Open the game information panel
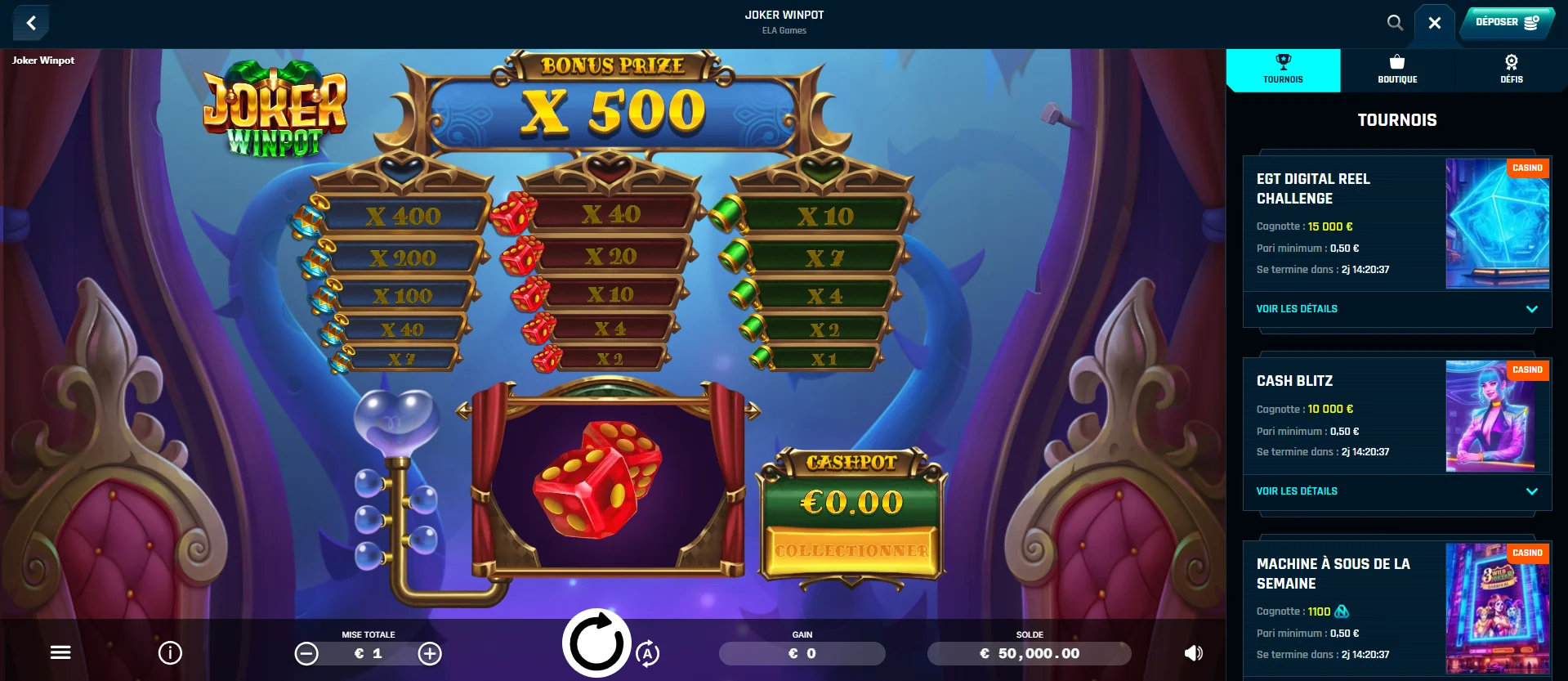 tap(169, 652)
